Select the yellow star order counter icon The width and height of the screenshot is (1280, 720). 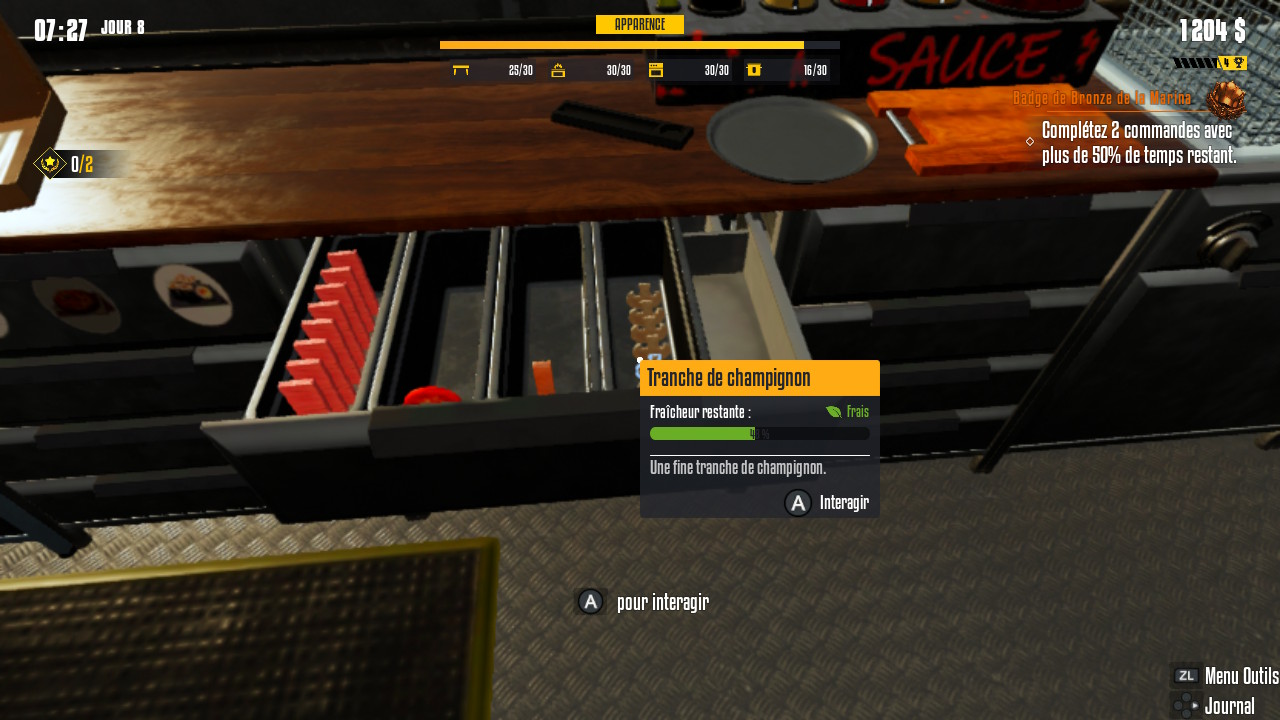pos(49,163)
